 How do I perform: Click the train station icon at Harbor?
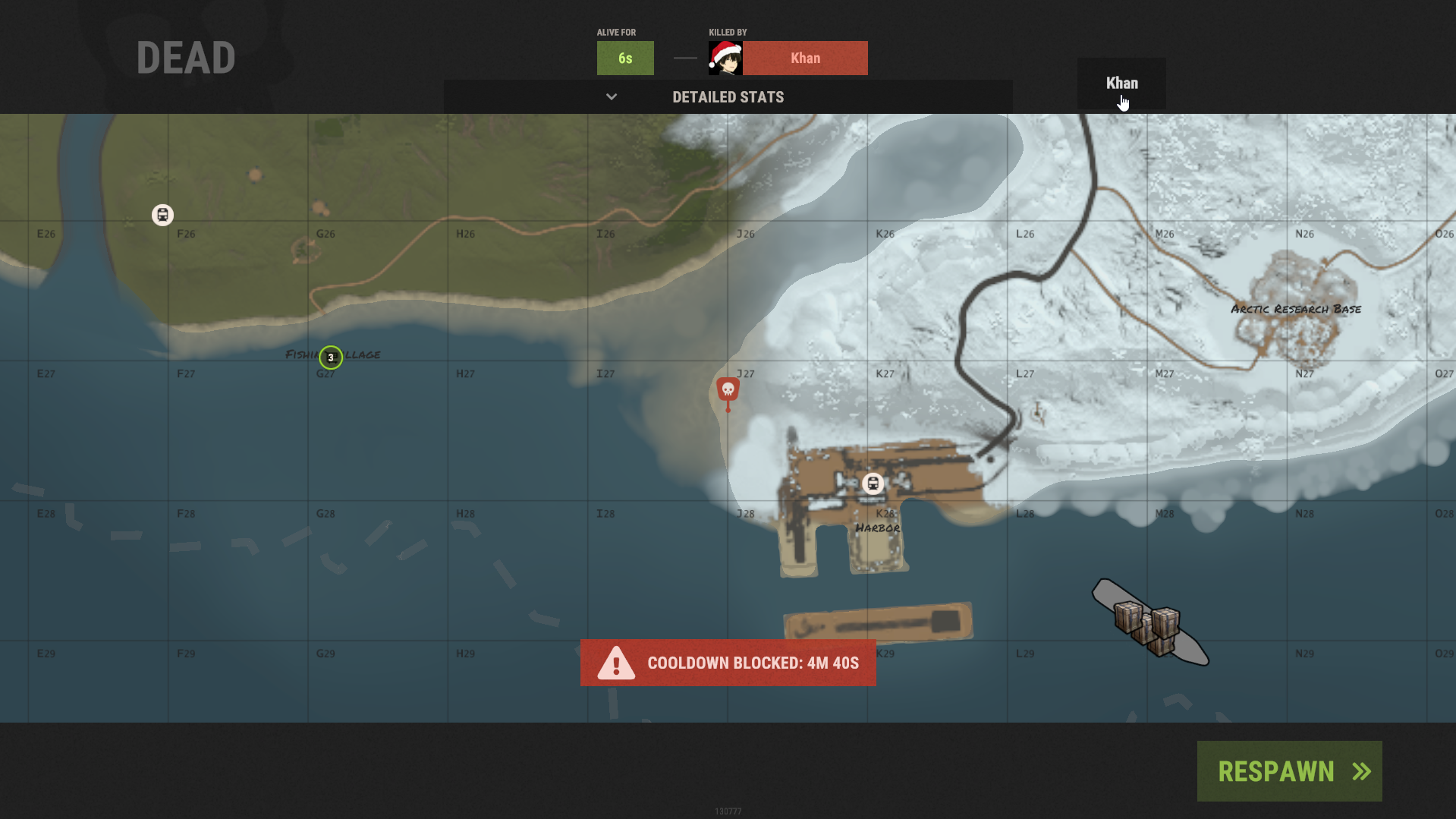[873, 484]
